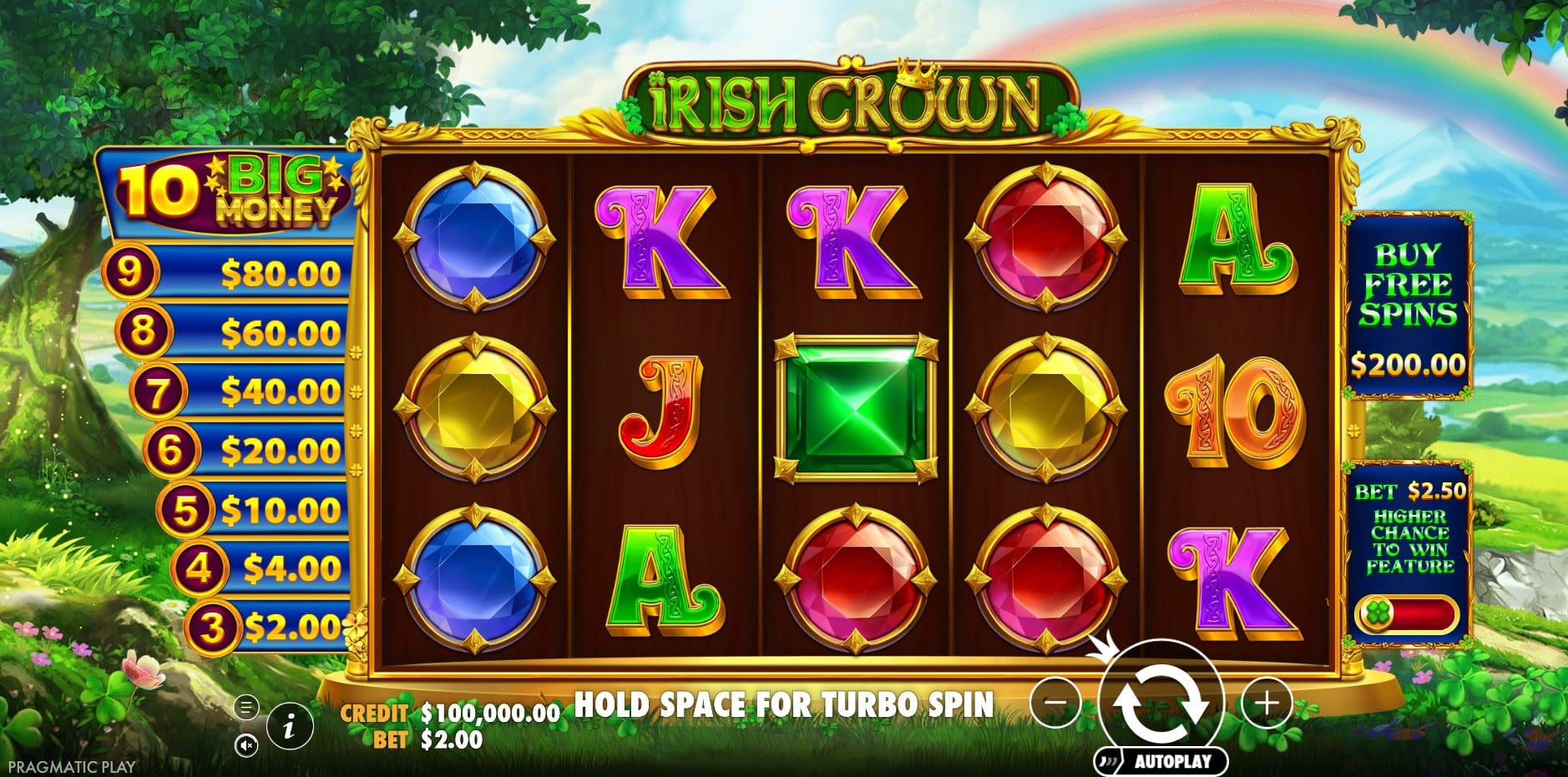Screen dimensions: 1568x777
Task: Buy Free Spins for $200.00
Action: click(x=1408, y=305)
